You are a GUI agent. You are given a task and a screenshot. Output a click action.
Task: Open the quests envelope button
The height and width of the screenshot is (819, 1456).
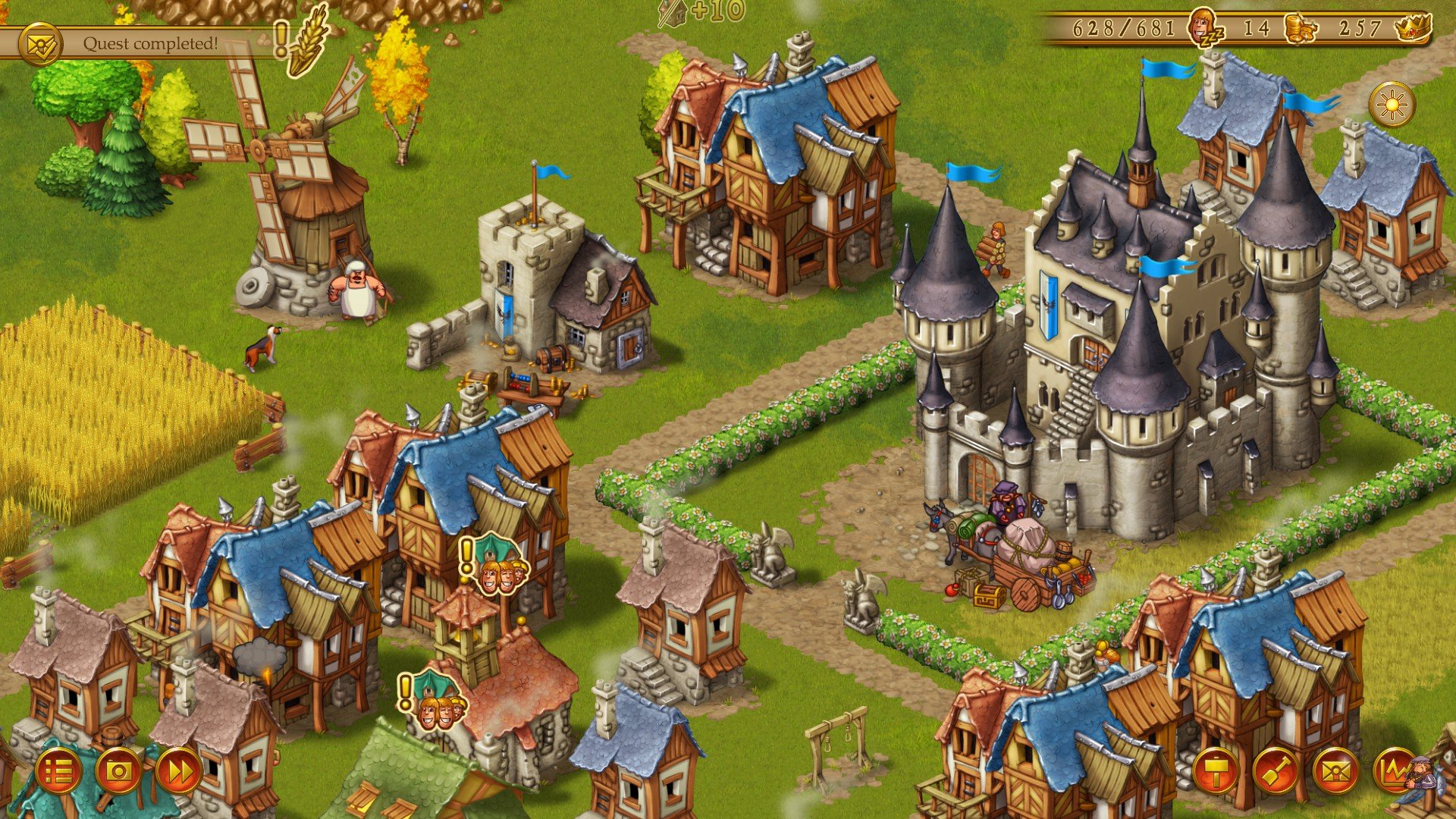click(x=1335, y=772)
